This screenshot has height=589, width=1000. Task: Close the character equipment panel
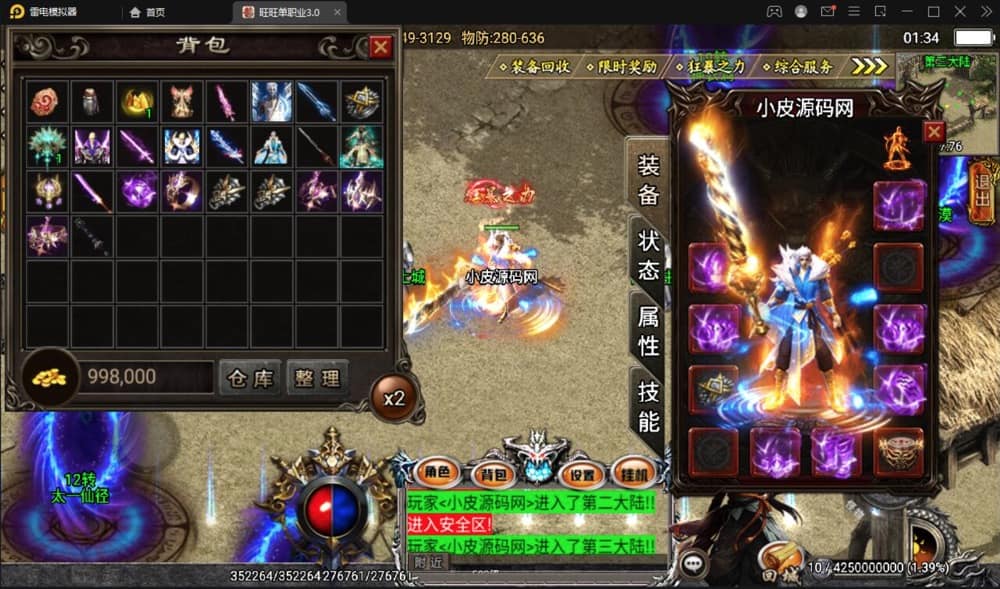click(933, 132)
